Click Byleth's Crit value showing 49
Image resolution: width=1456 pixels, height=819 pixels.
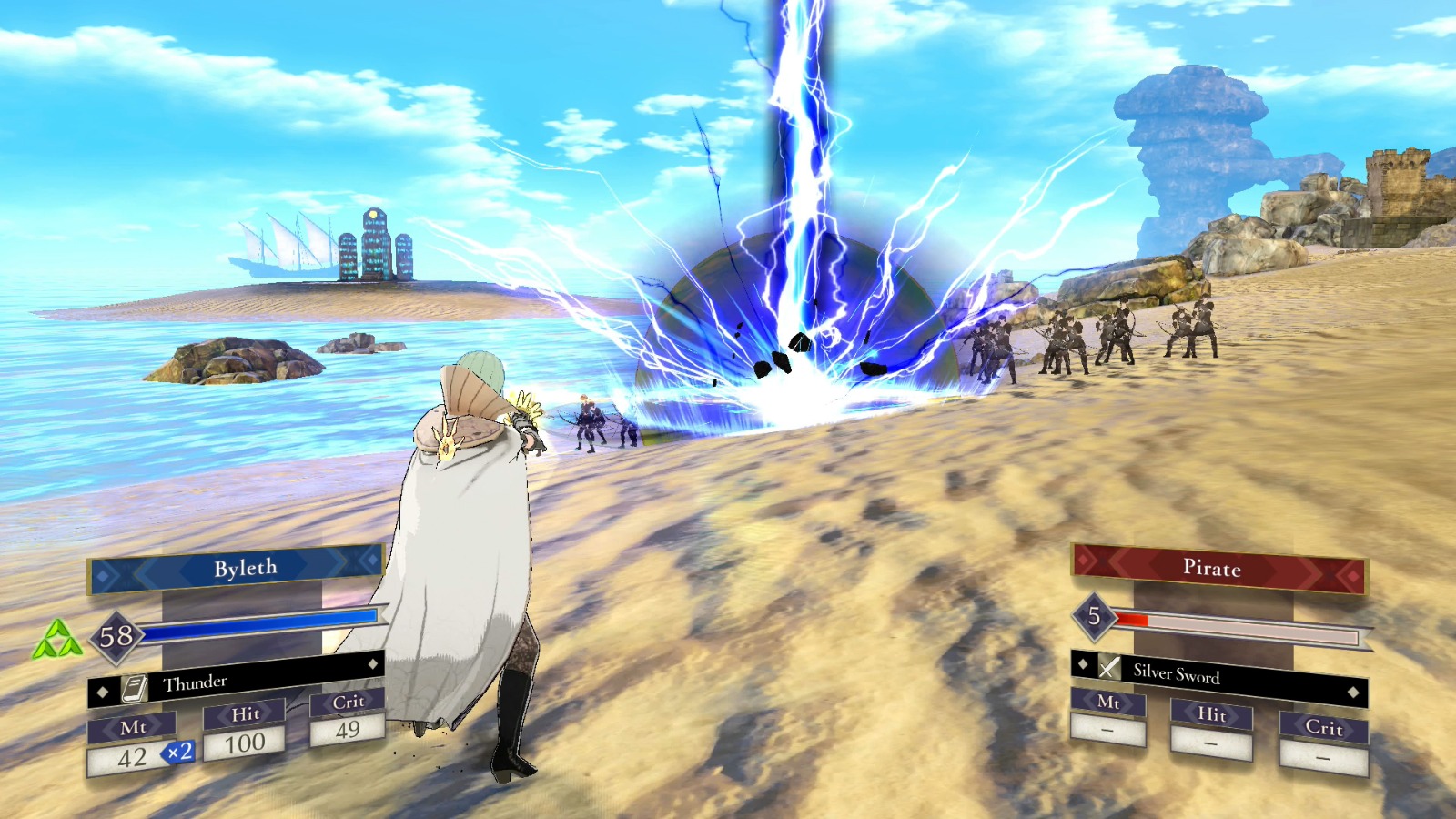[x=349, y=728]
